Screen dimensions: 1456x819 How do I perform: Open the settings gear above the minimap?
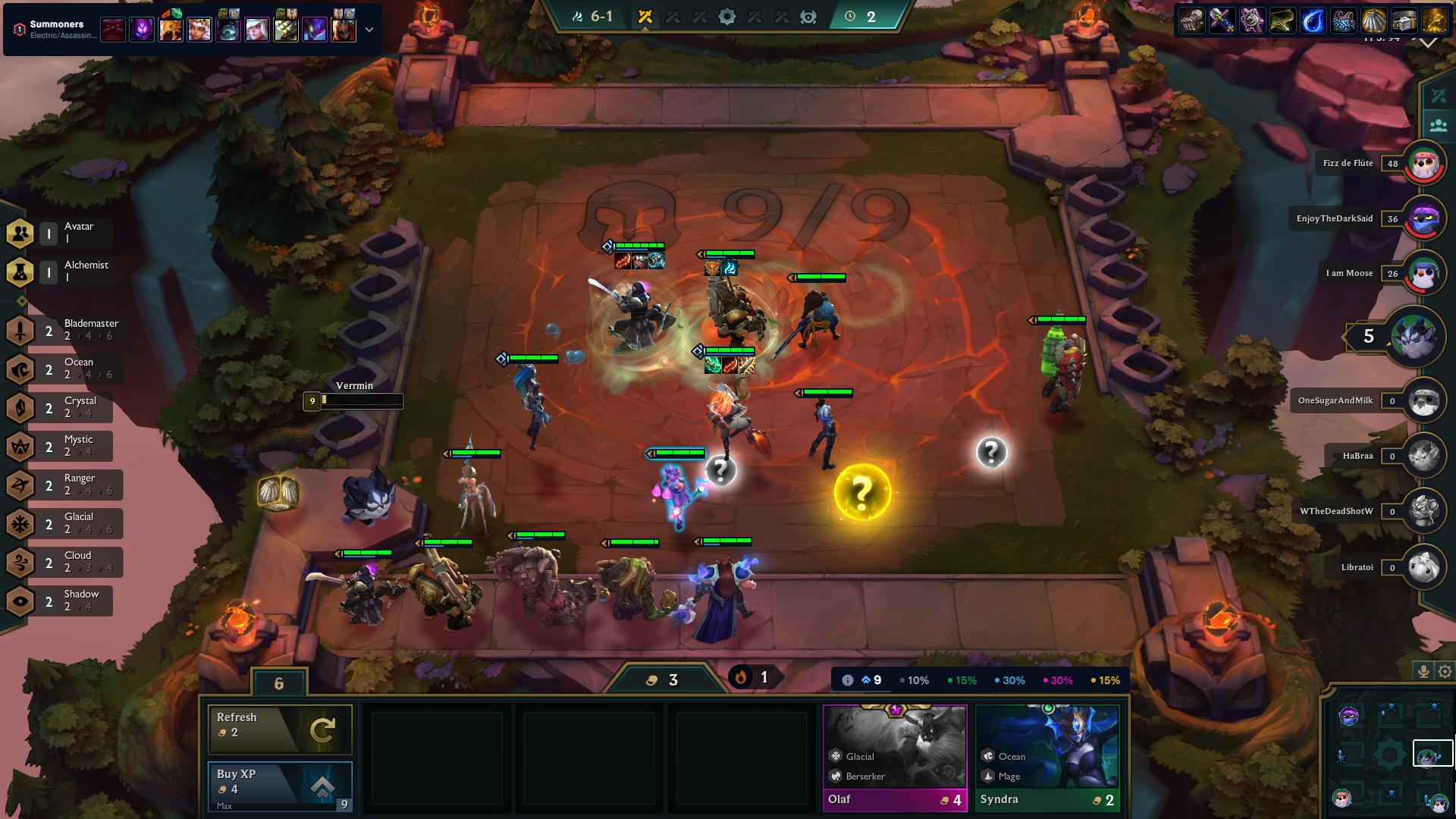[1445, 671]
